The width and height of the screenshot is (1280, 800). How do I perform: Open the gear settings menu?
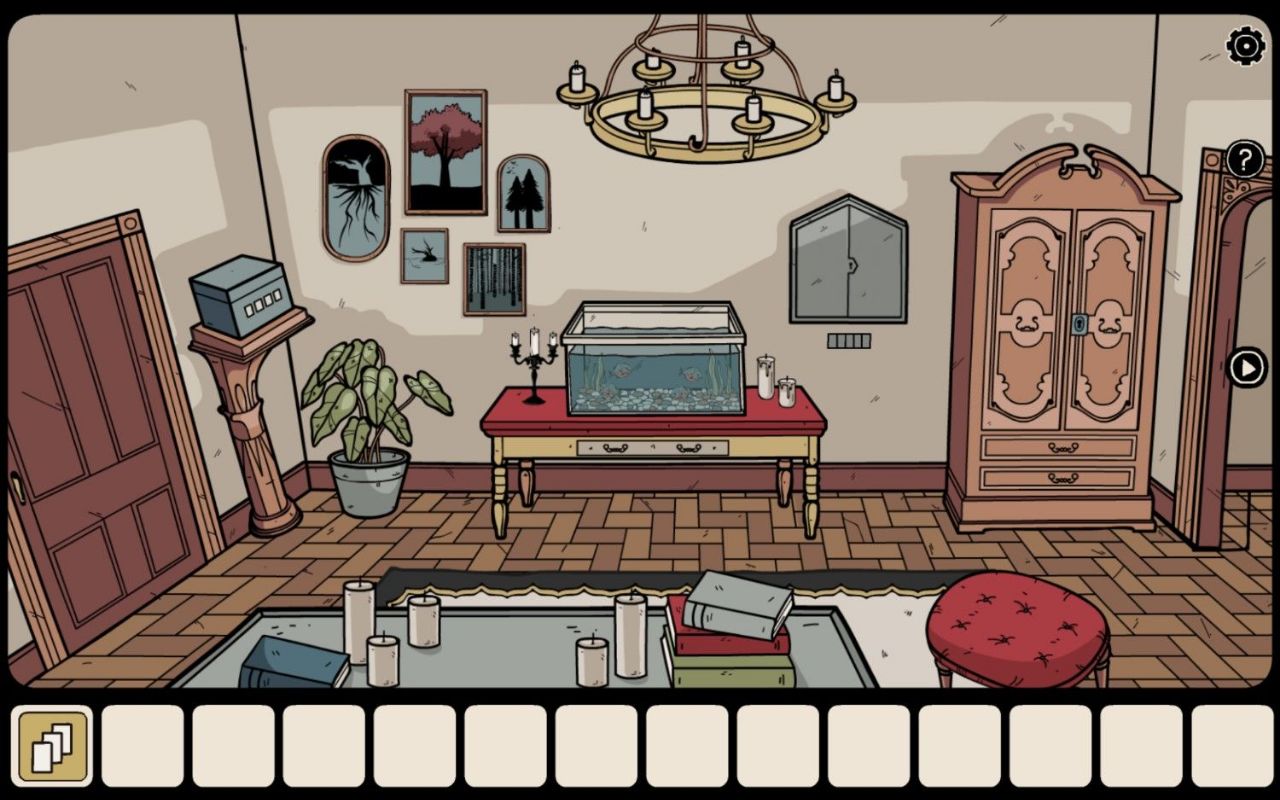(1245, 47)
